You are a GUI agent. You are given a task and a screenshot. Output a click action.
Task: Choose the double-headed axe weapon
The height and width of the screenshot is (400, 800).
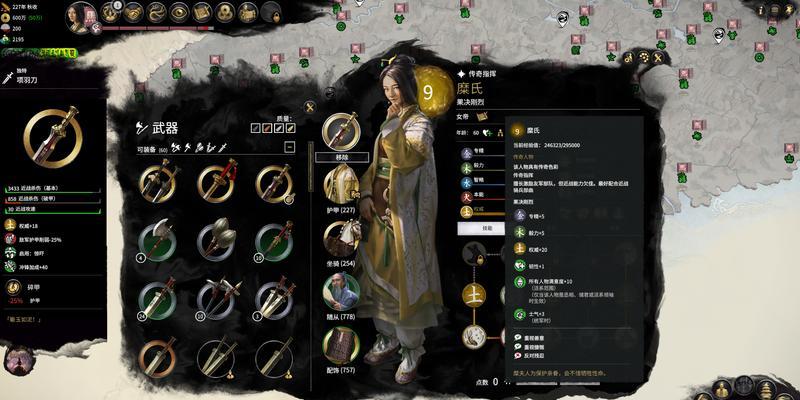[x=158, y=240]
